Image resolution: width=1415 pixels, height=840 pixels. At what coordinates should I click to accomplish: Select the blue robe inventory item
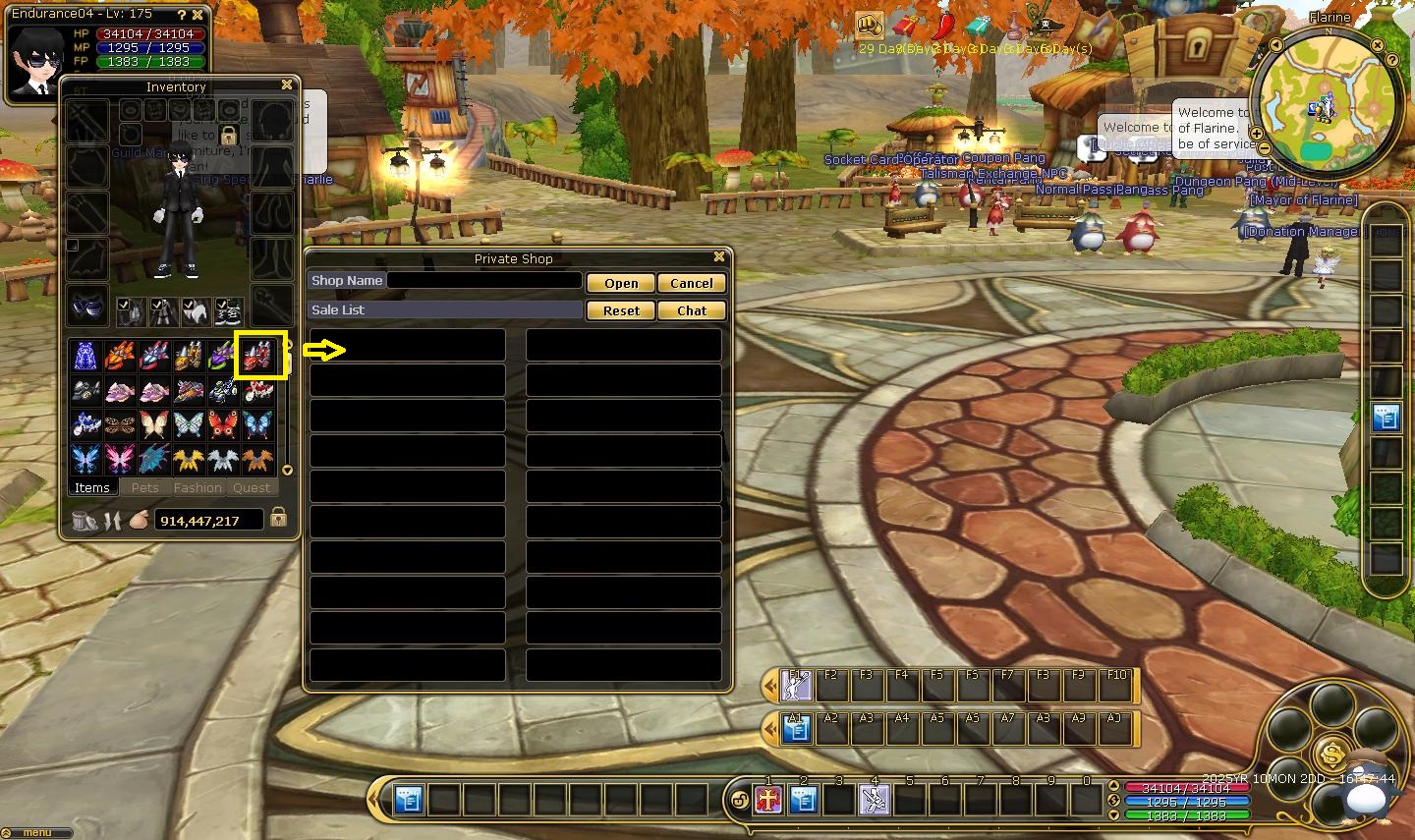click(86, 356)
